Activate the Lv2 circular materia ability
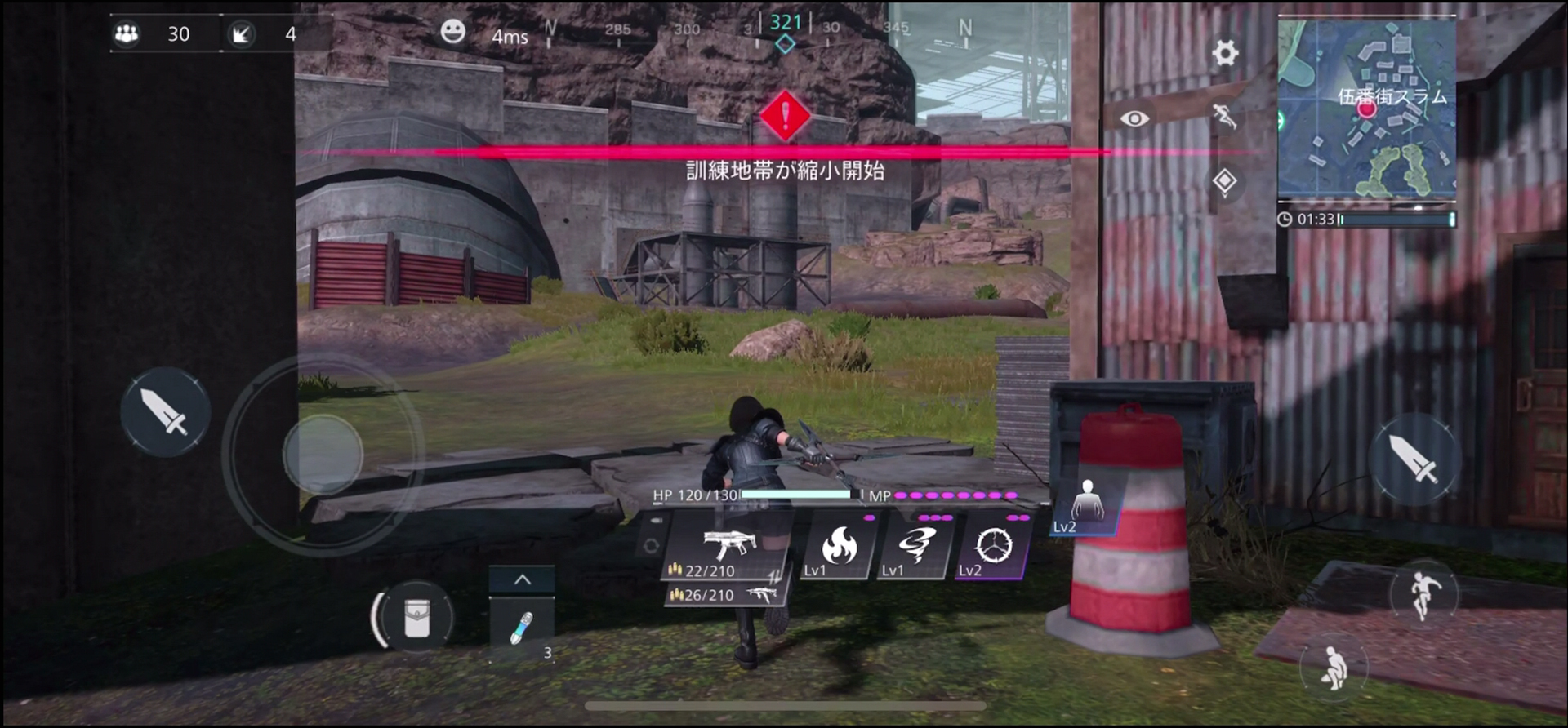The image size is (1568, 728). [992, 548]
